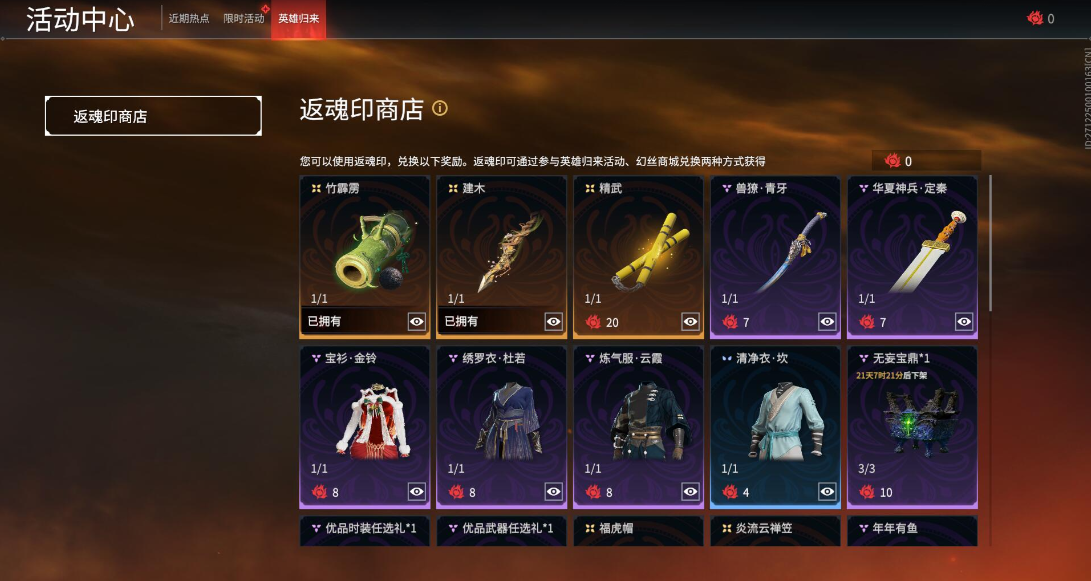Preview 精武 with its eye button
This screenshot has width=1091, height=581.
point(690,321)
